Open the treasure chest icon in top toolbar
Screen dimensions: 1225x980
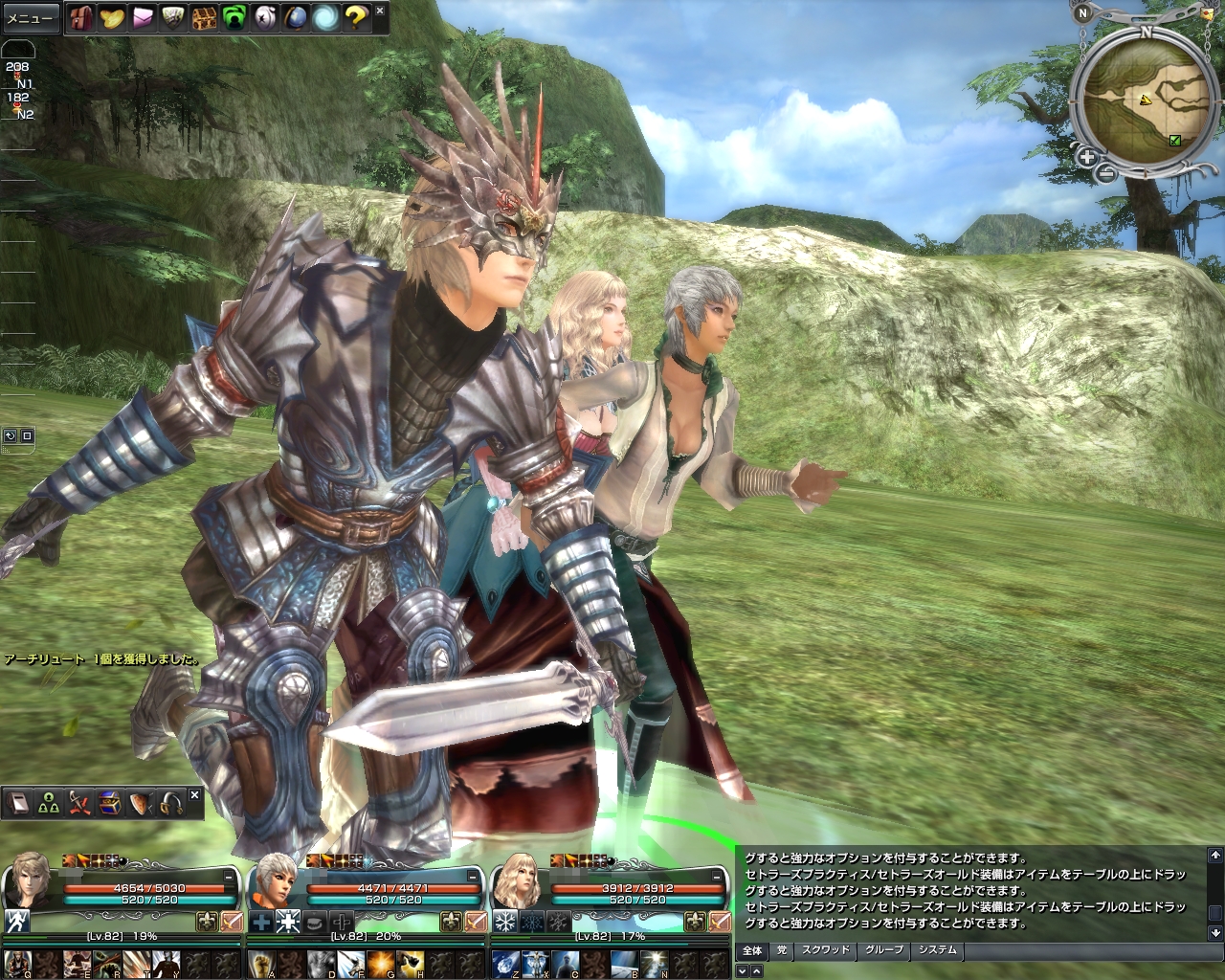[204, 16]
